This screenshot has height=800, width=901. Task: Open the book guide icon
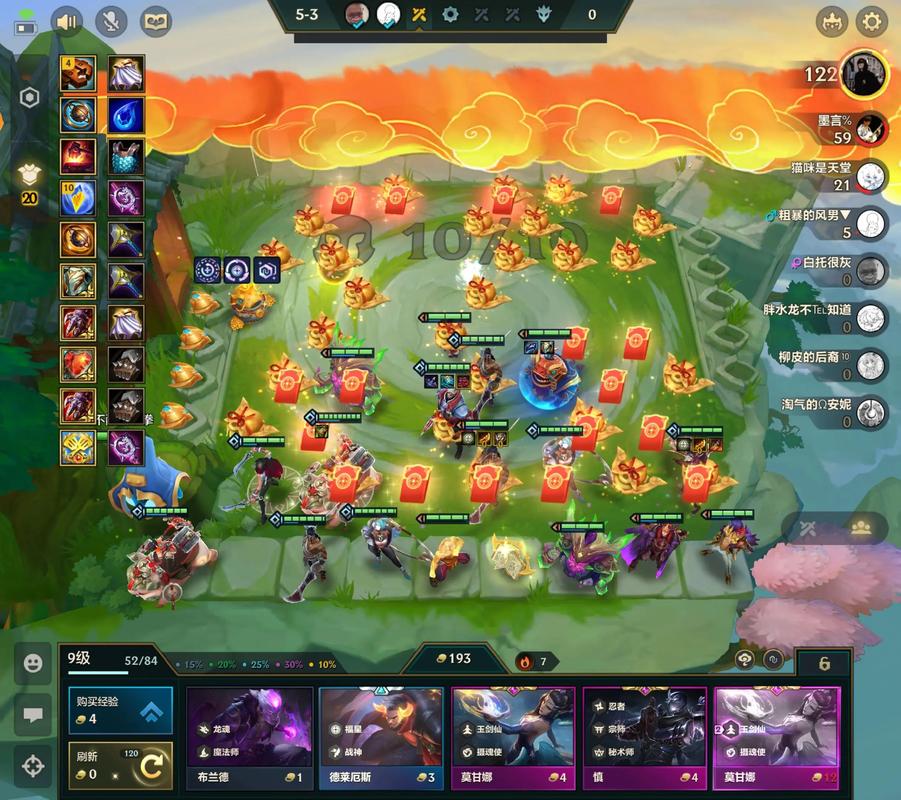coord(155,21)
